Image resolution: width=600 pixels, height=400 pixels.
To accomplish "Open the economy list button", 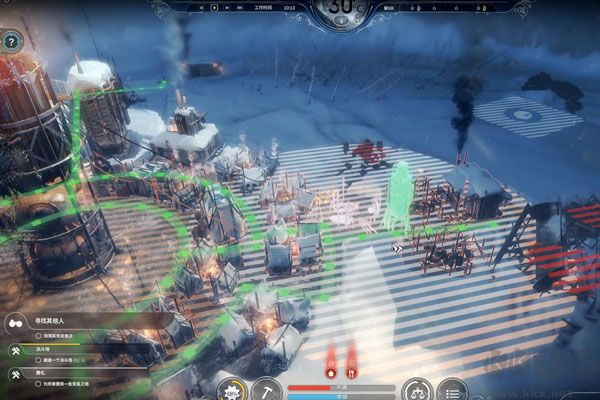I will point(452,390).
